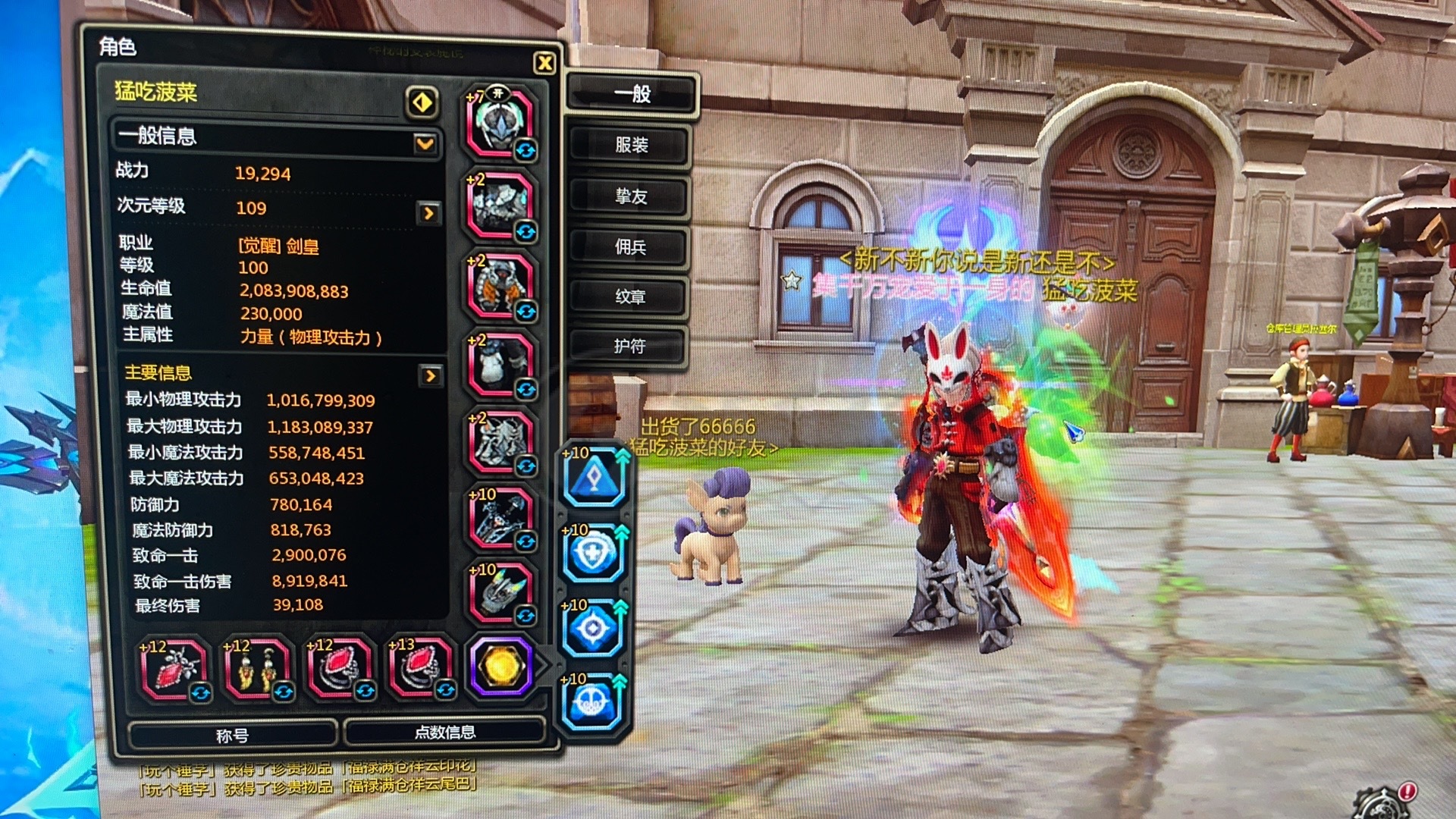Click the 称号 title button
This screenshot has height=819, width=1456.
click(232, 735)
